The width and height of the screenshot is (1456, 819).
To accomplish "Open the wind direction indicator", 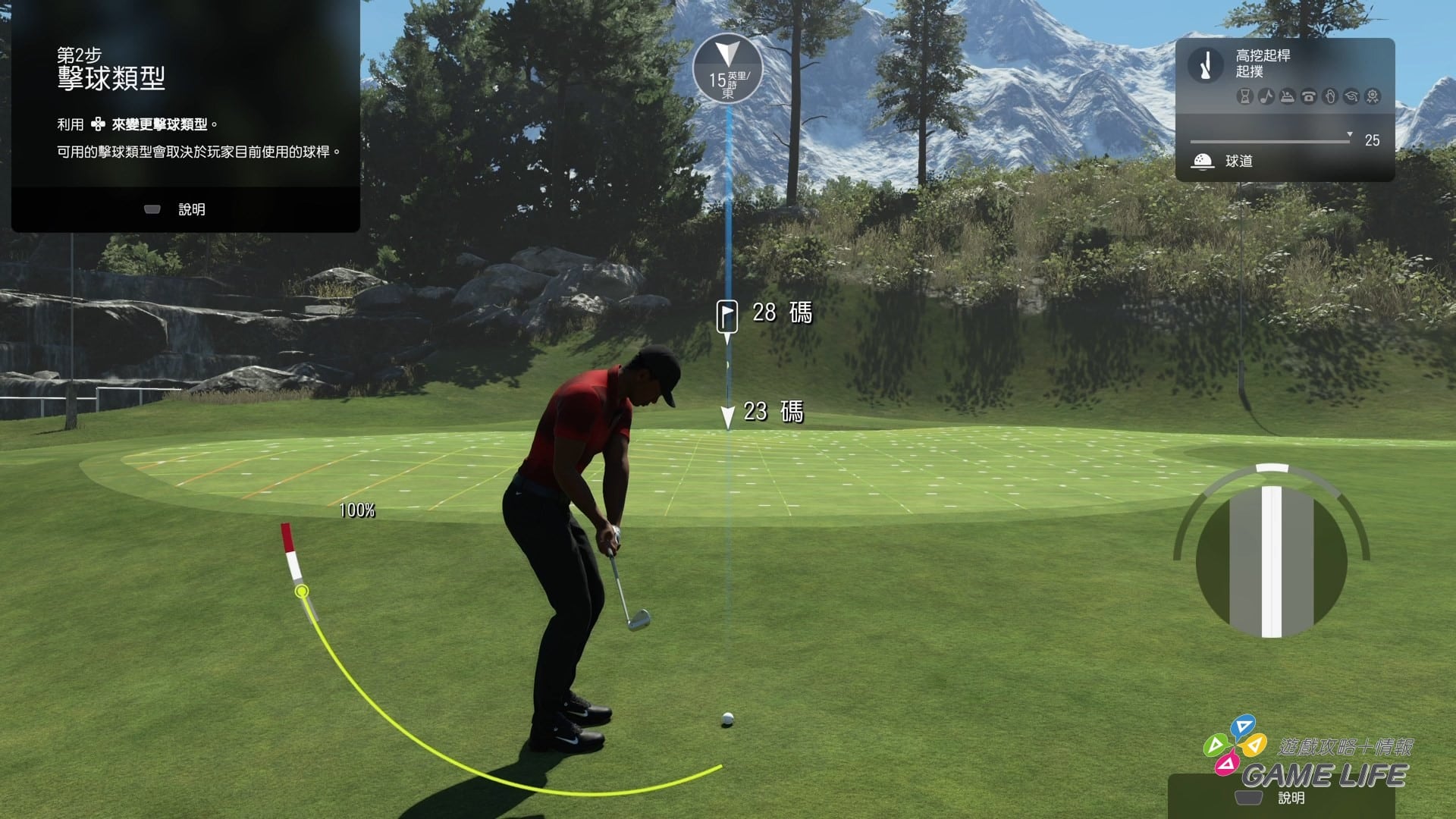I will click(x=727, y=68).
